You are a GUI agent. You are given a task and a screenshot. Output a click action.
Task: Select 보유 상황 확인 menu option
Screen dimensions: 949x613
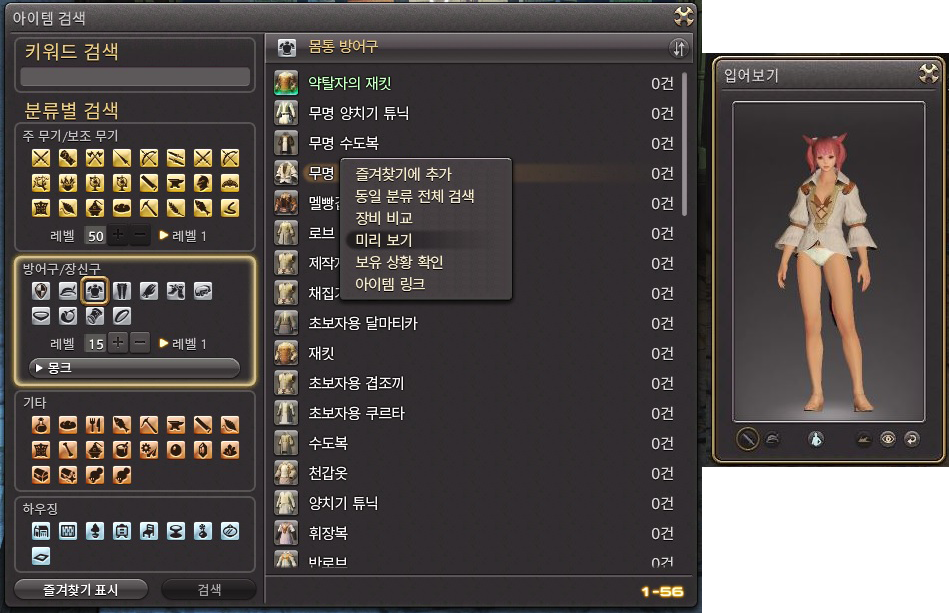pyautogui.click(x=398, y=262)
